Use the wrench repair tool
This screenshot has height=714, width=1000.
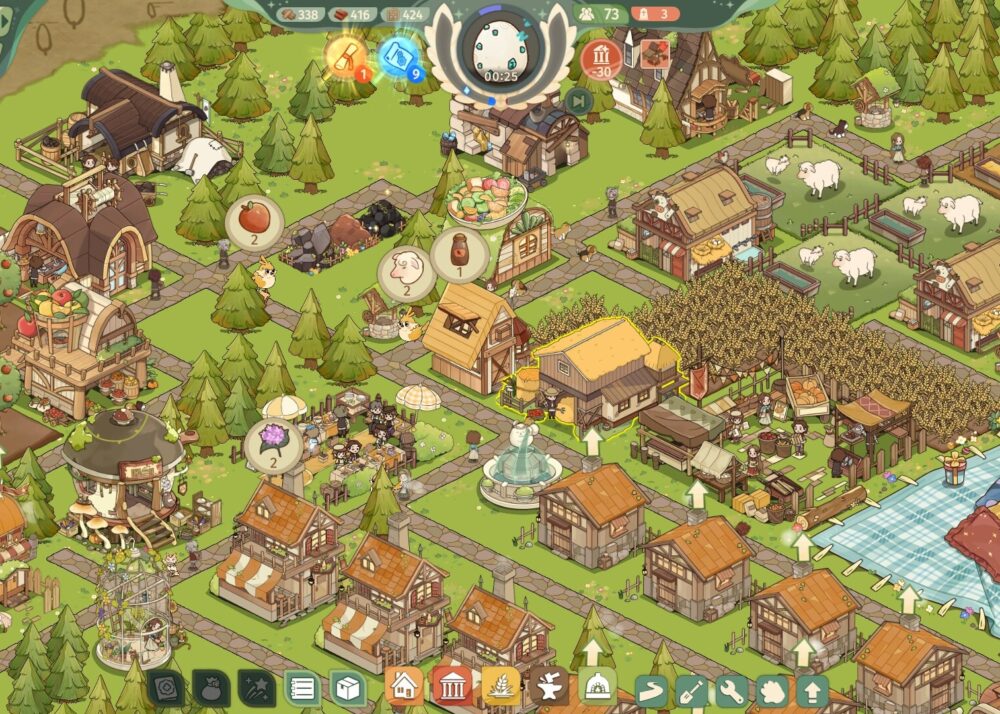(733, 691)
